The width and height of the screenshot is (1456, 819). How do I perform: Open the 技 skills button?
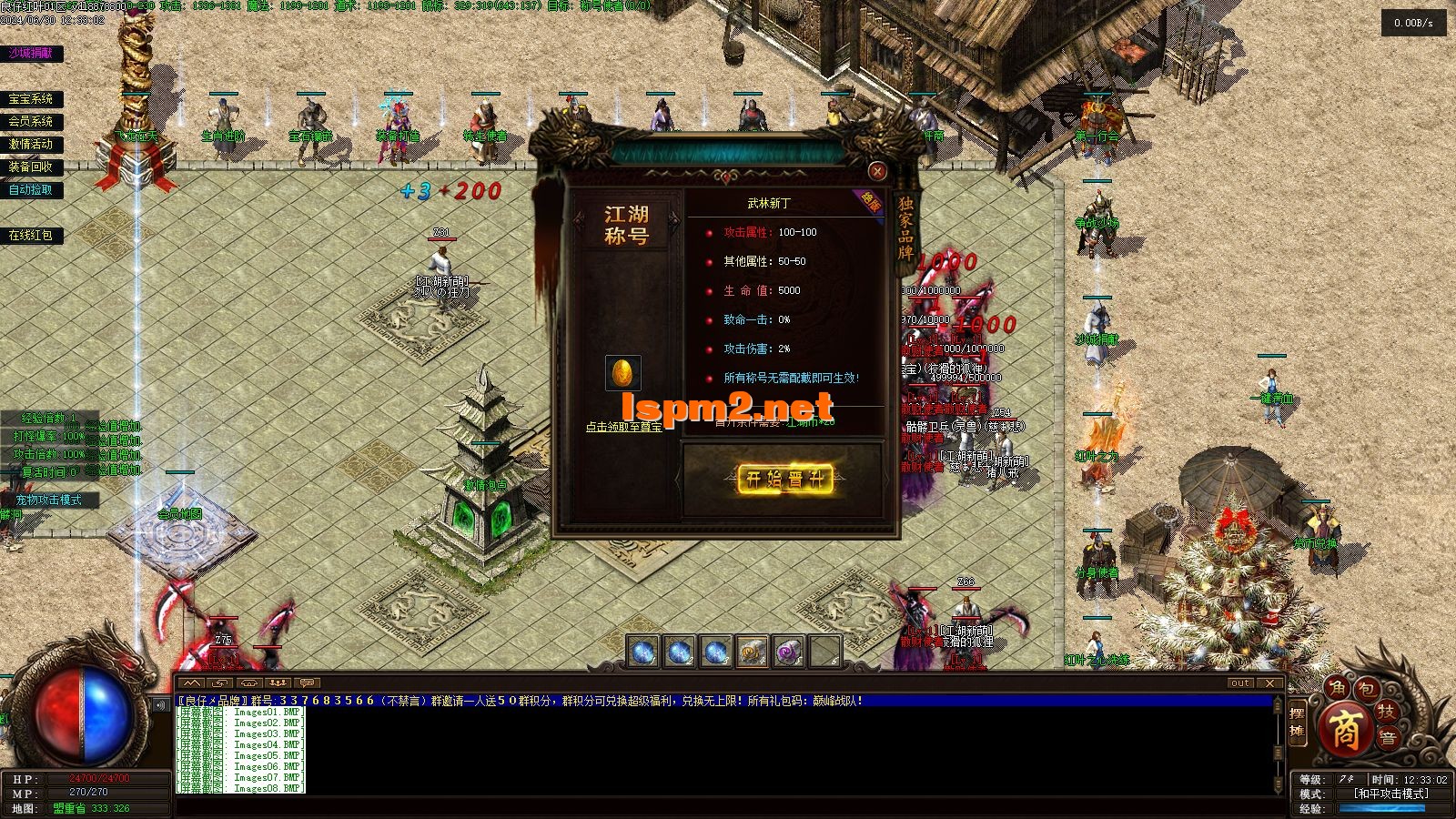click(x=1387, y=711)
